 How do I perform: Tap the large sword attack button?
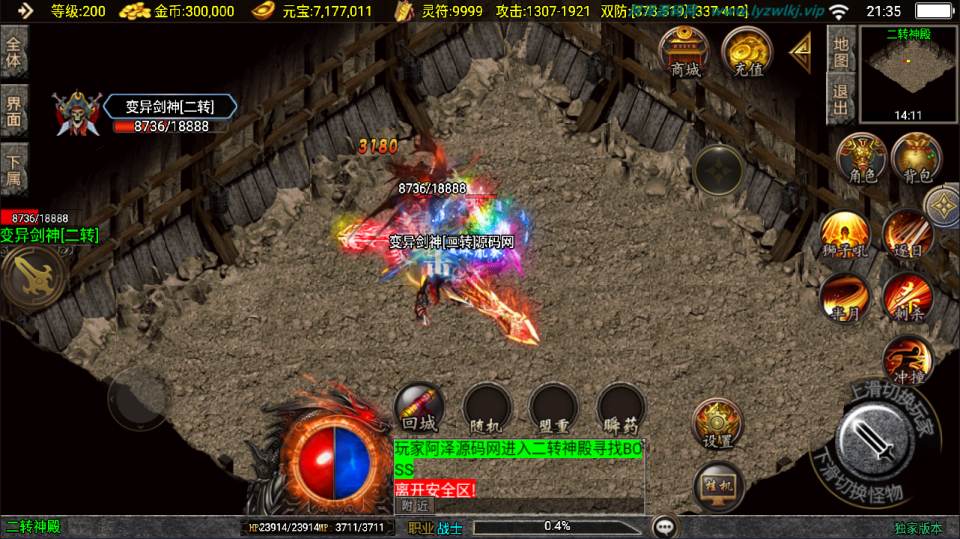click(872, 439)
